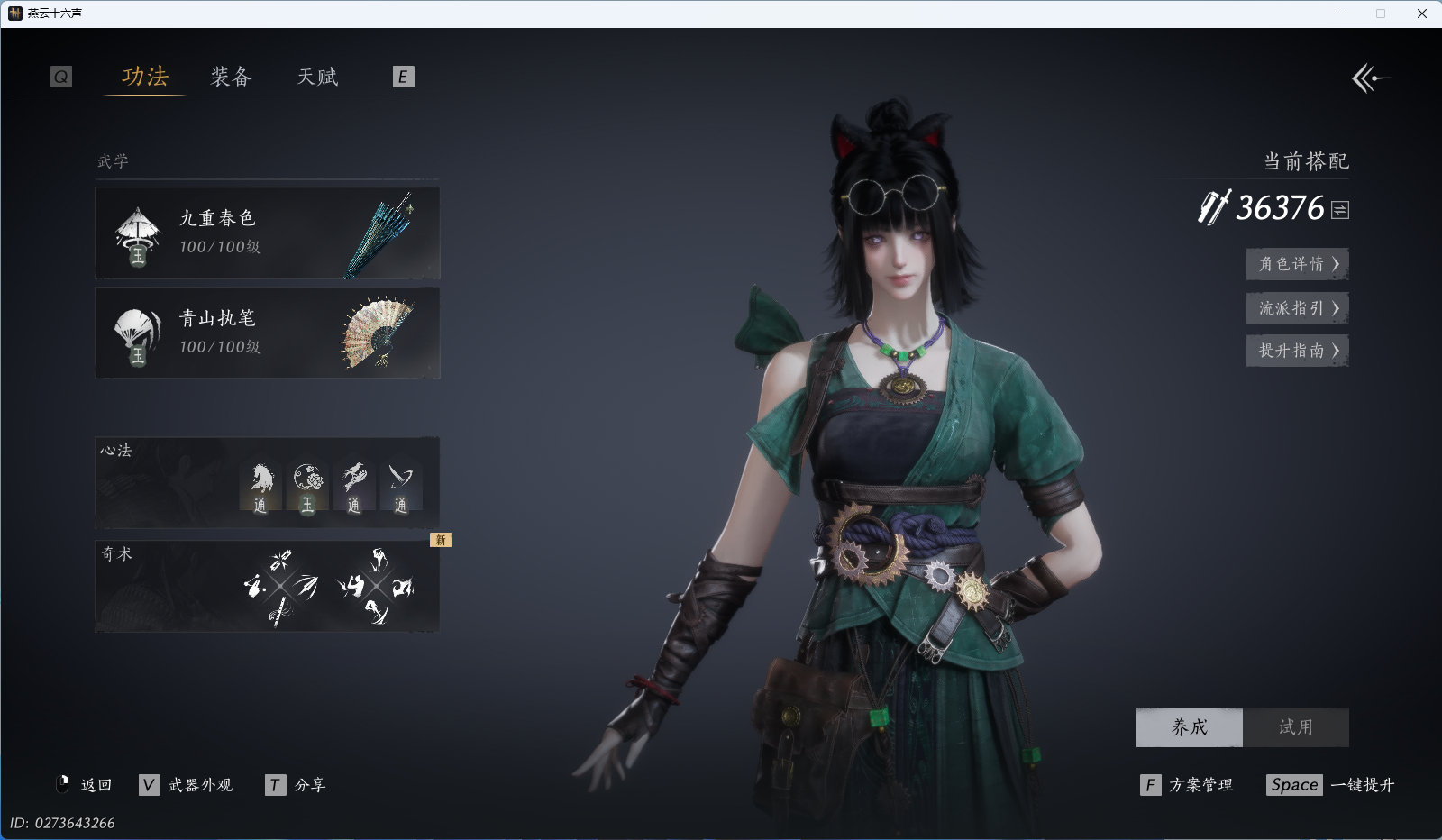Open the 心法 inner skills panel

[x=267, y=482]
